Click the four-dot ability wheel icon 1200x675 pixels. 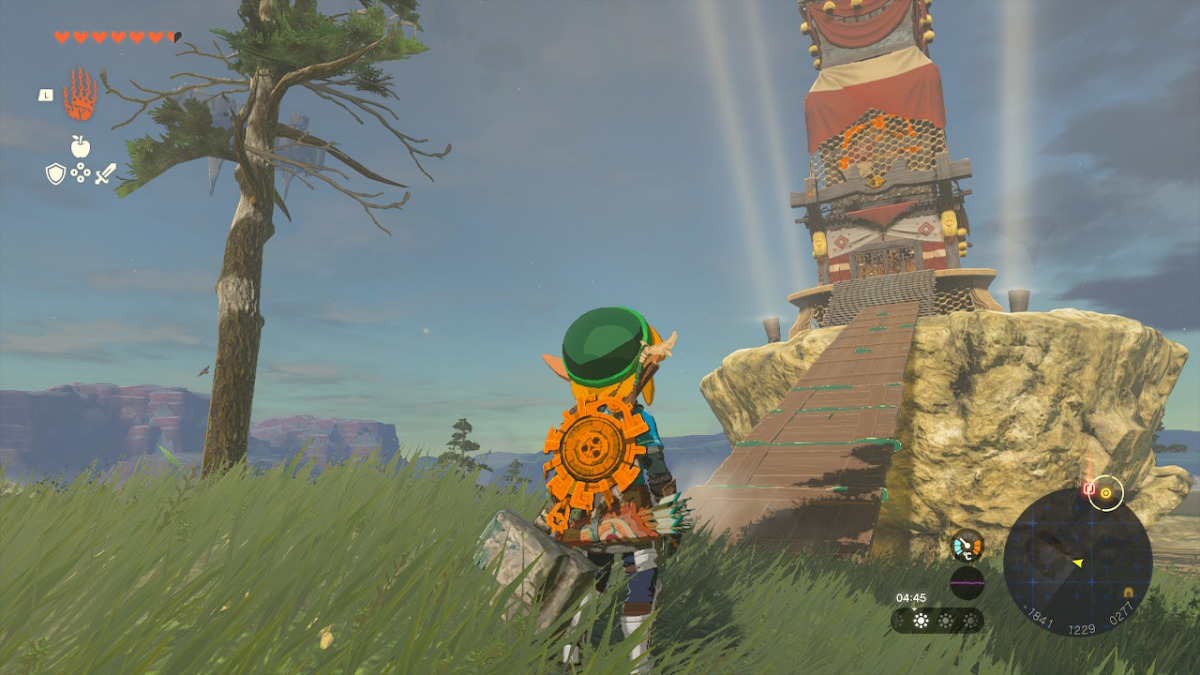(80, 174)
